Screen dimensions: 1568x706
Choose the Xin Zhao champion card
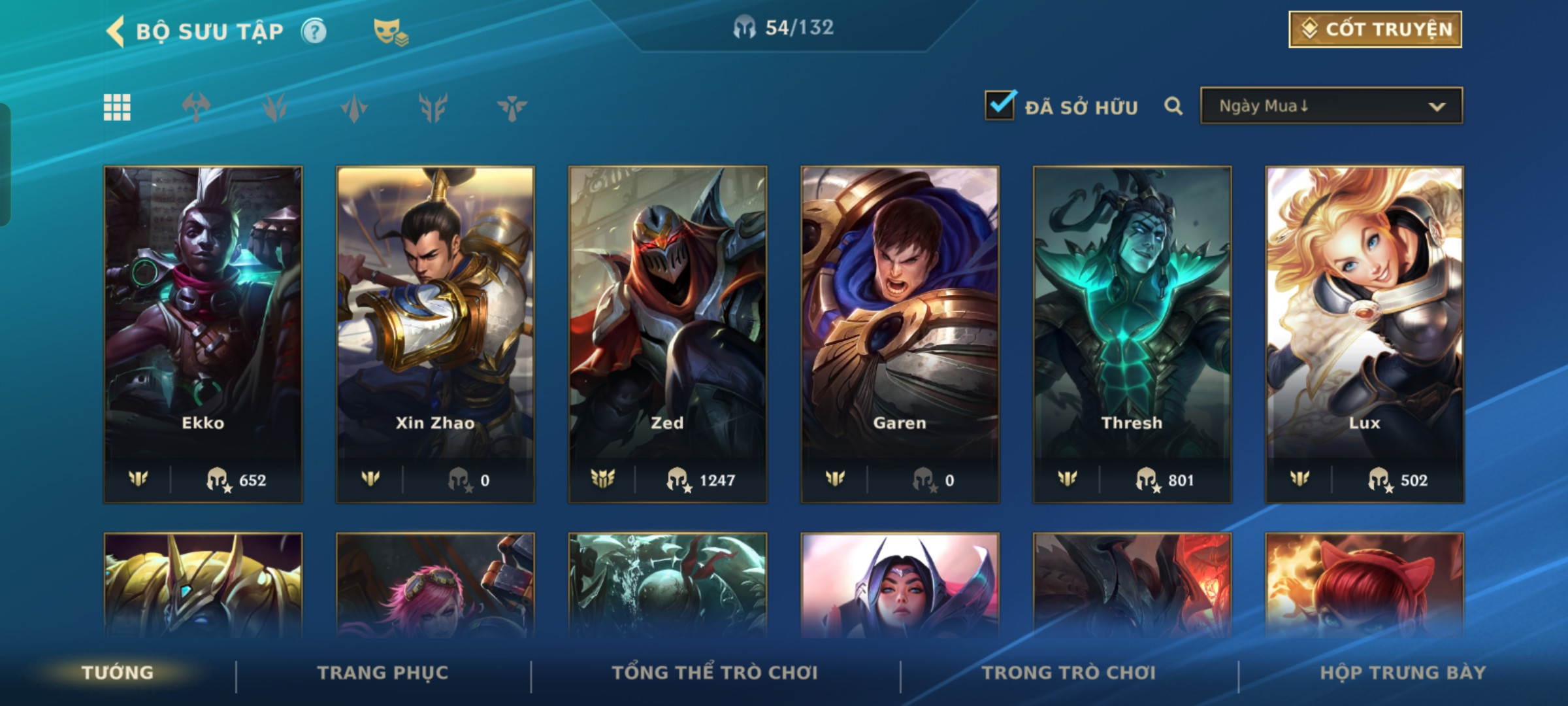435,333
